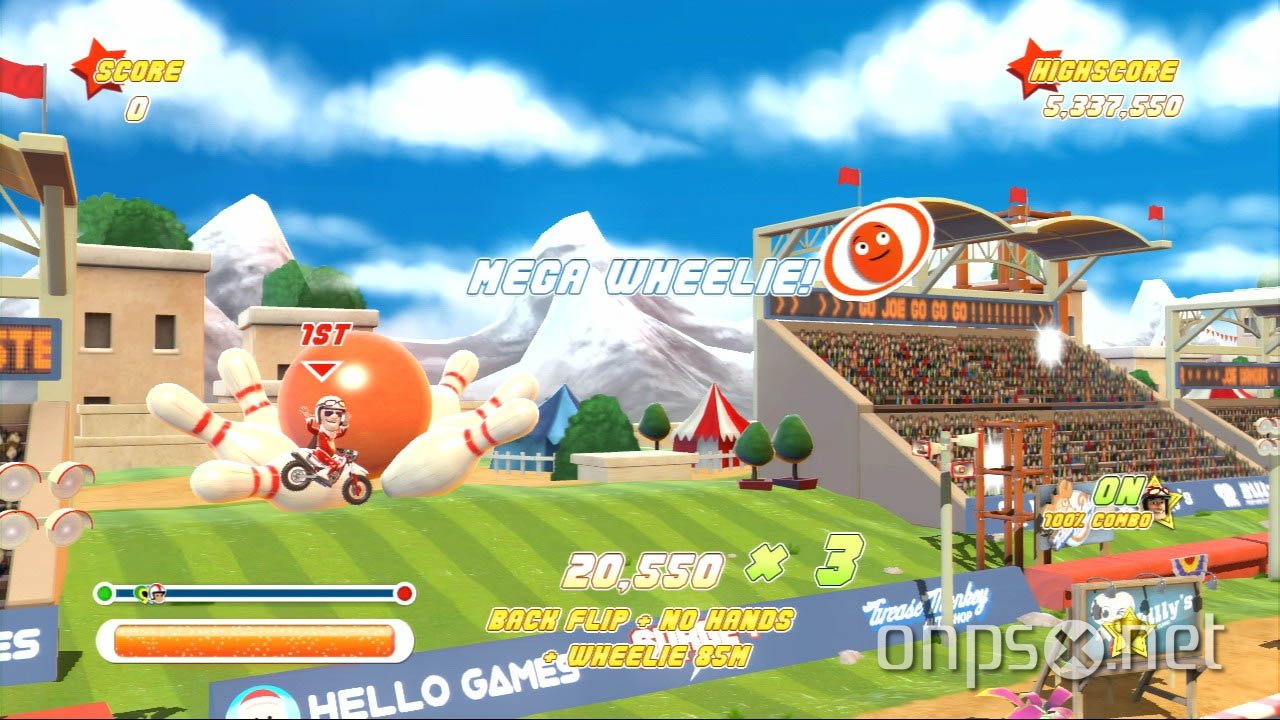Click the 20,550 score popup

click(x=645, y=567)
